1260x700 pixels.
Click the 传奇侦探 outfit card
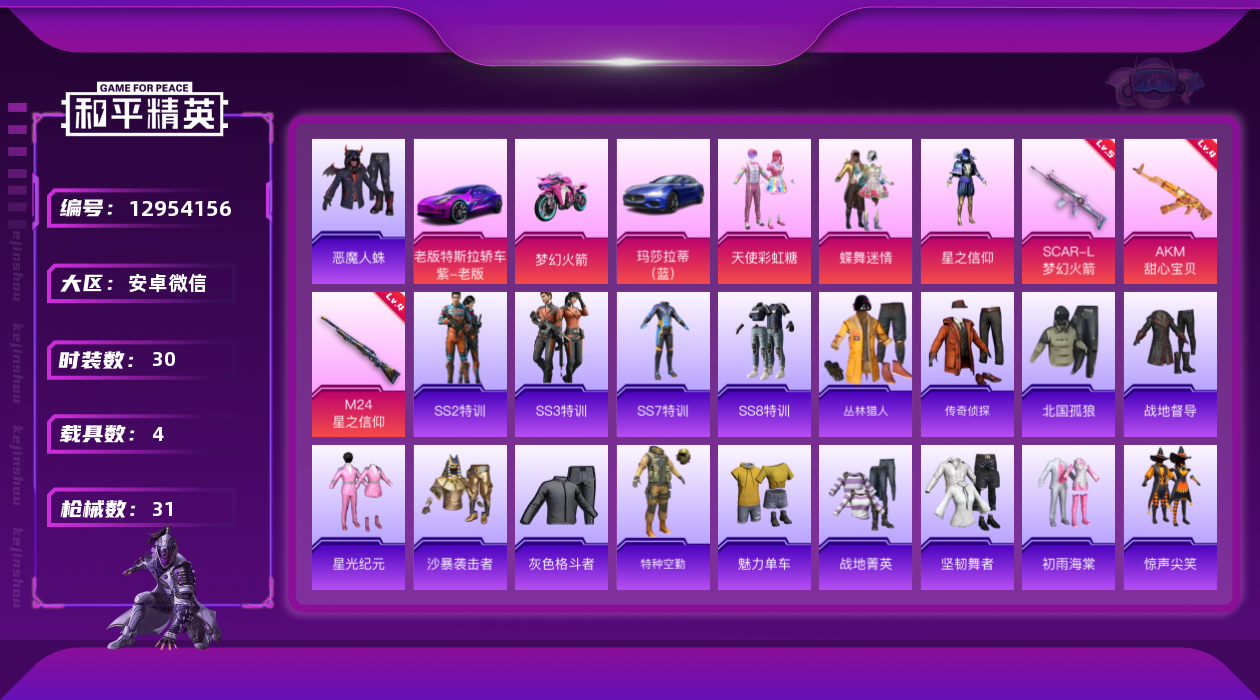point(967,364)
